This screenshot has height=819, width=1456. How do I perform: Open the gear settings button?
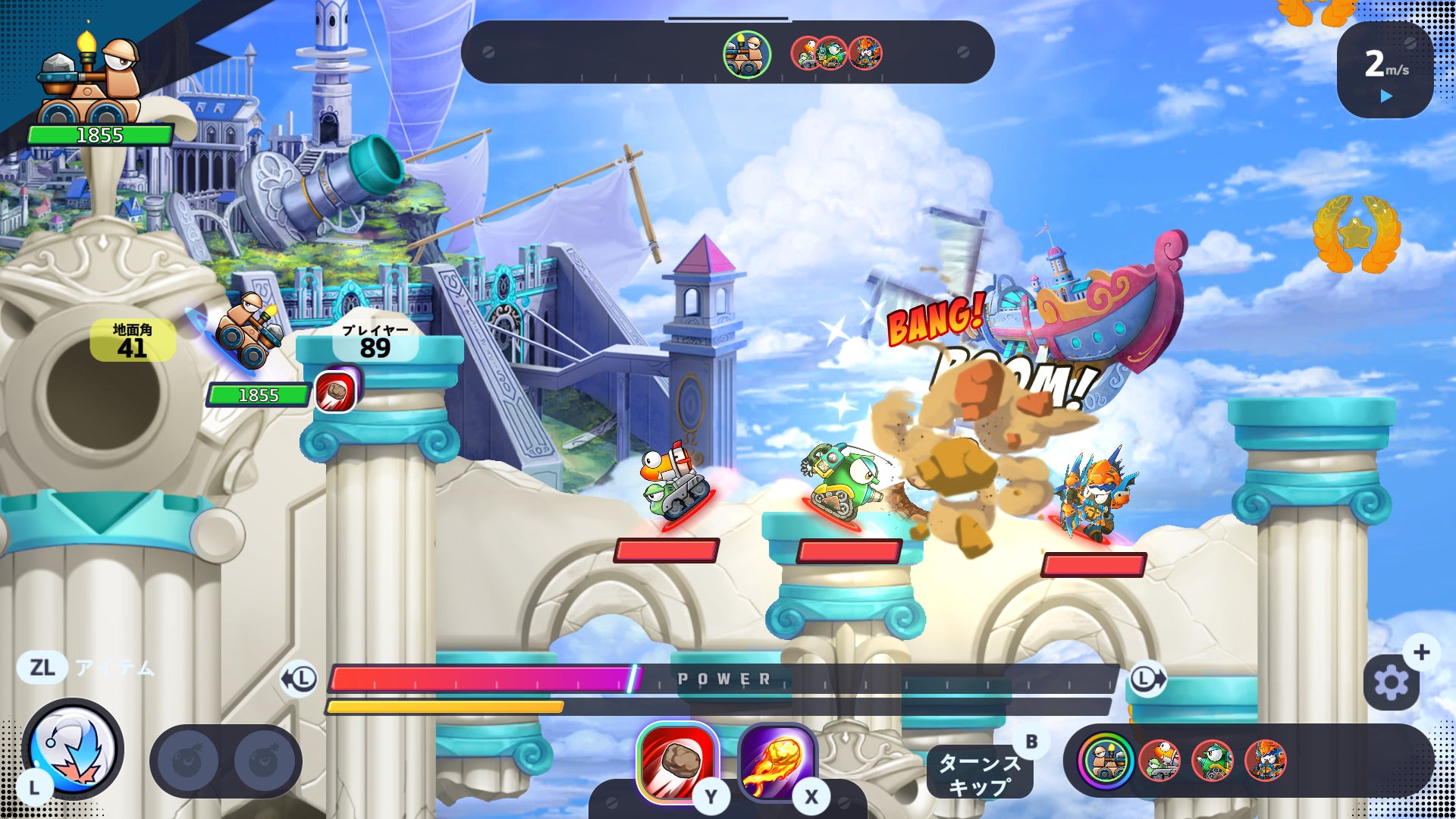click(1391, 682)
